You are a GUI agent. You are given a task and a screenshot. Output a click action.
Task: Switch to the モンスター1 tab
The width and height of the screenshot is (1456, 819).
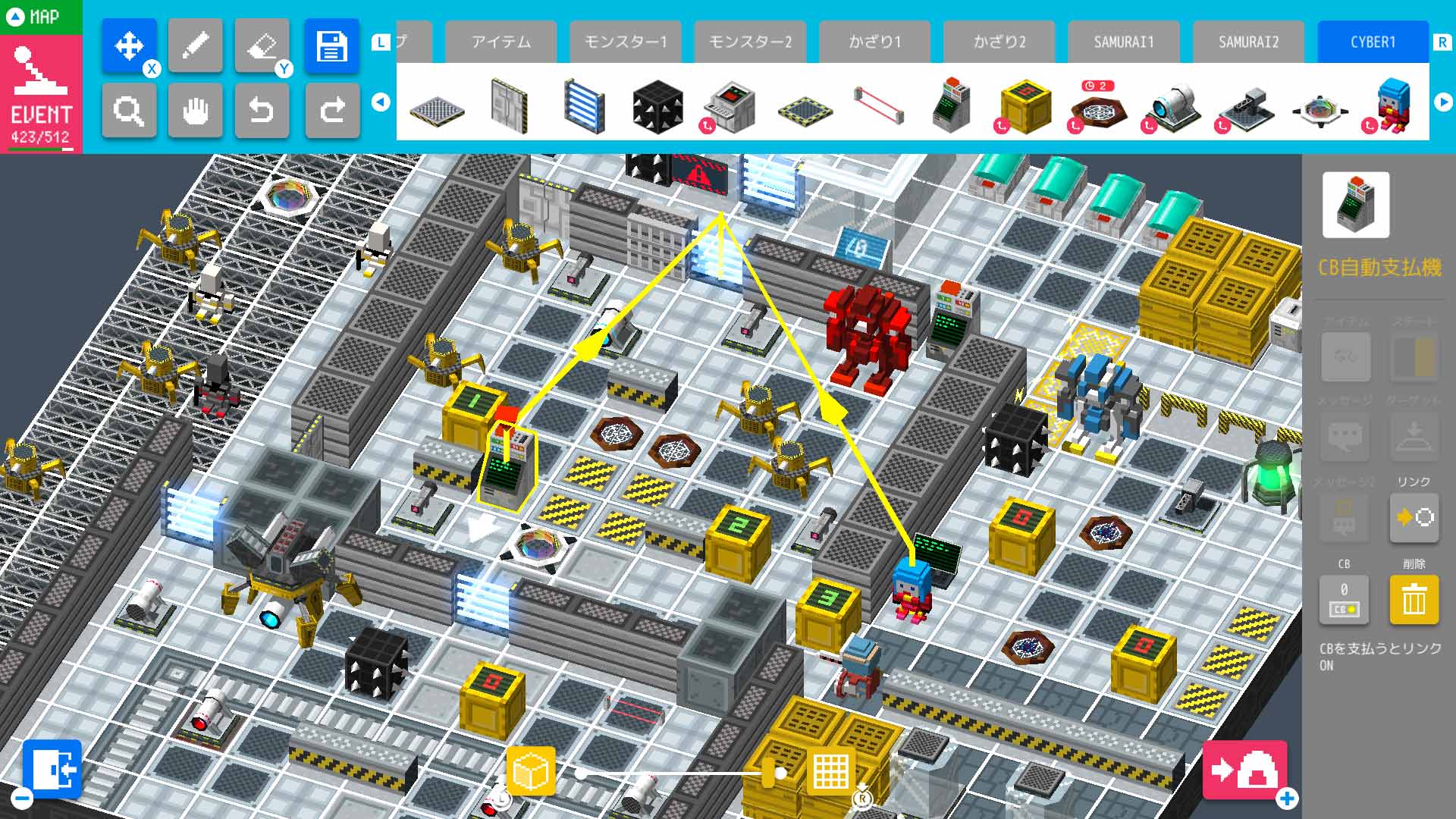pos(626,42)
